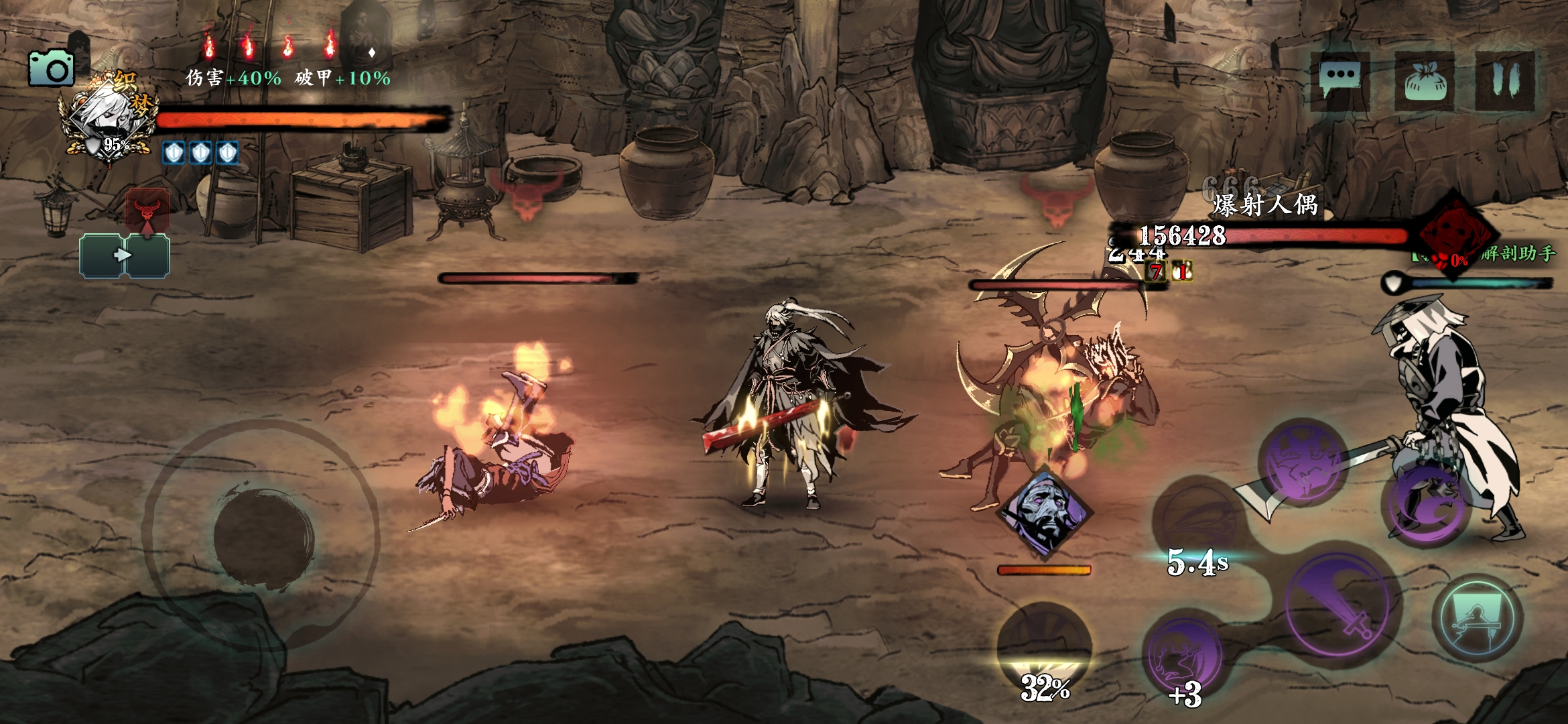Tap the arrow swap button

[124, 255]
